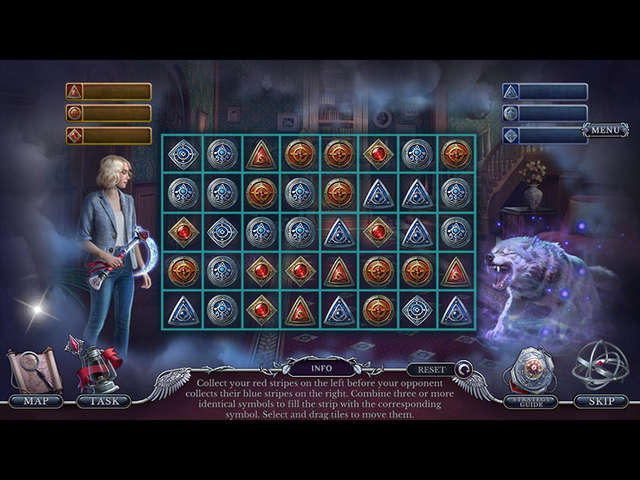Click the map scroll with magnifying glass
The width and height of the screenshot is (640, 480).
pyautogui.click(x=36, y=369)
